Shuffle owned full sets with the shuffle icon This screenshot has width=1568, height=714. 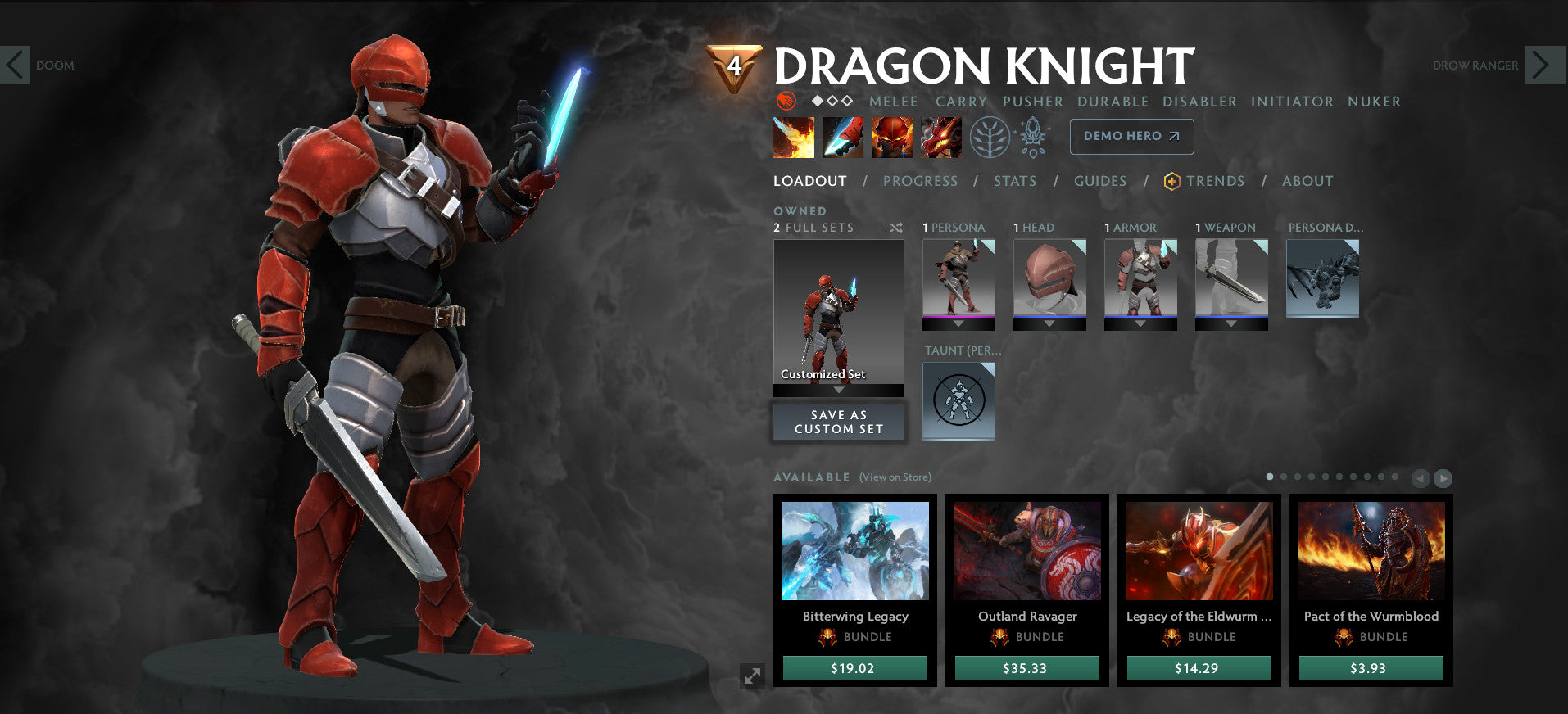[x=896, y=228]
